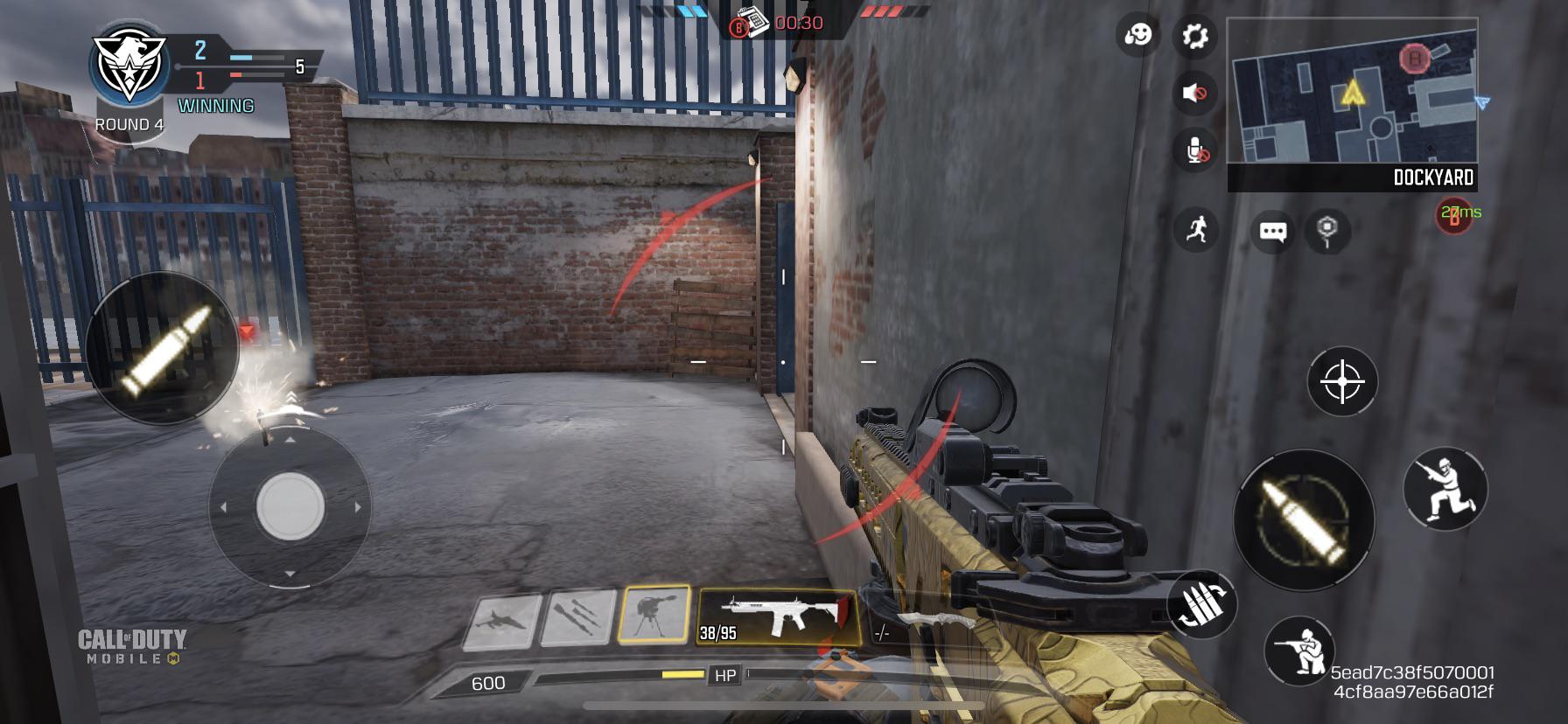Image resolution: width=1568 pixels, height=724 pixels.
Task: Tap the ROUND 4 scoreboard badge
Action: point(129,123)
